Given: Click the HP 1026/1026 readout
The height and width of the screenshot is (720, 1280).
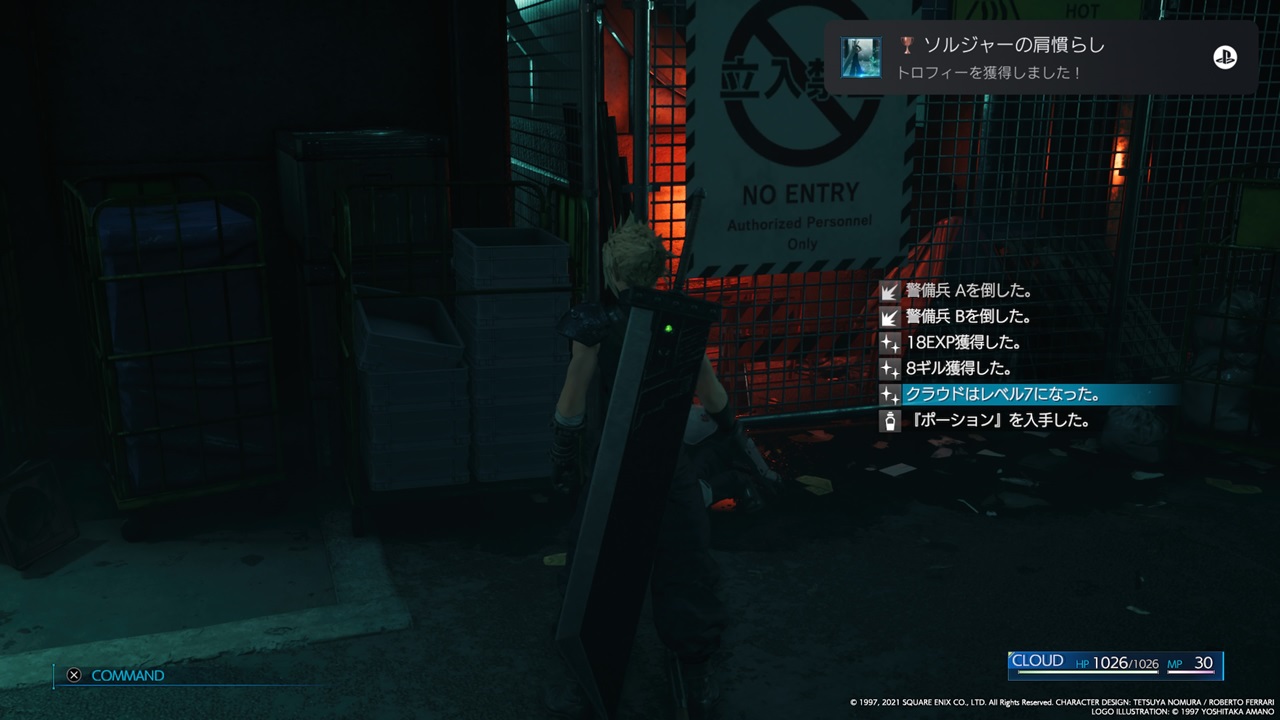Looking at the screenshot, I should 1120,661.
